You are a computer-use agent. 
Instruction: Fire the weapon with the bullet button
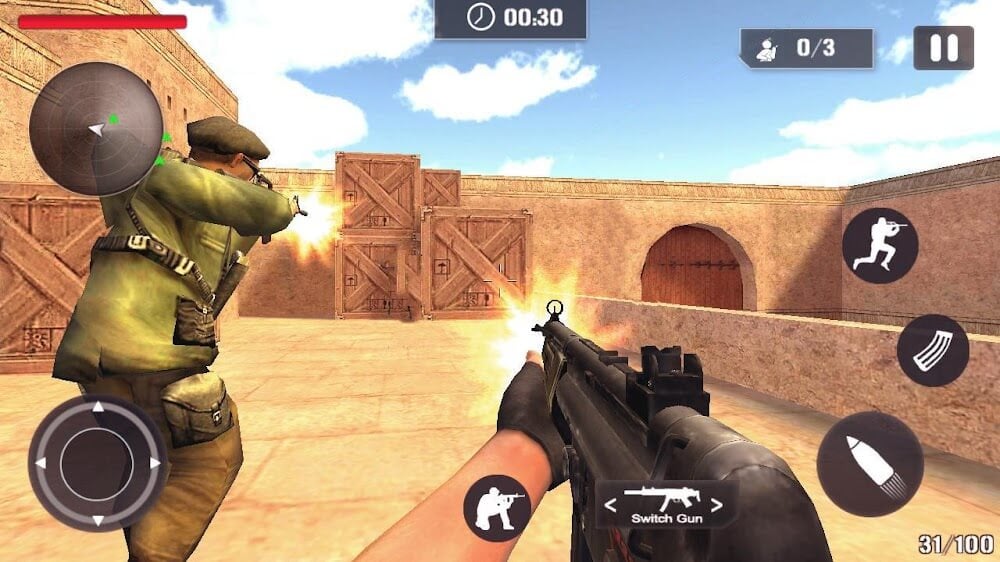click(x=869, y=464)
